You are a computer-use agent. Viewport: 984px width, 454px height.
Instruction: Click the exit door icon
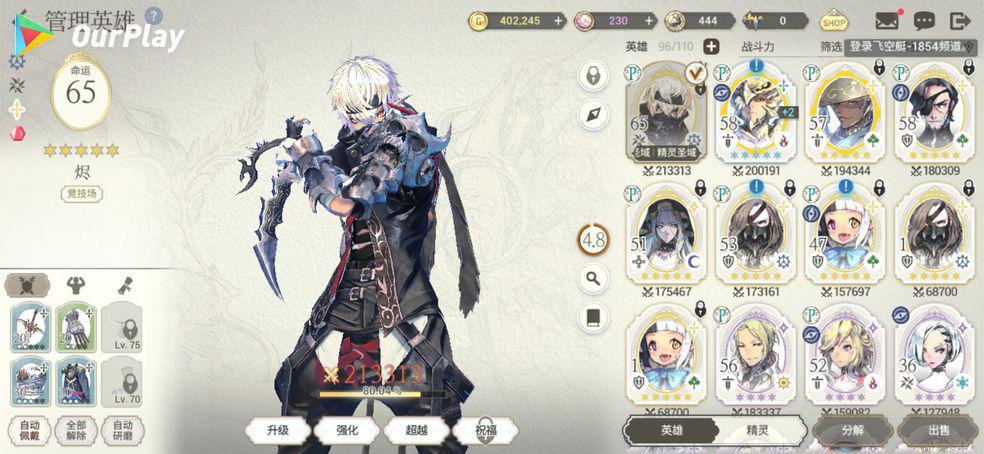960,20
